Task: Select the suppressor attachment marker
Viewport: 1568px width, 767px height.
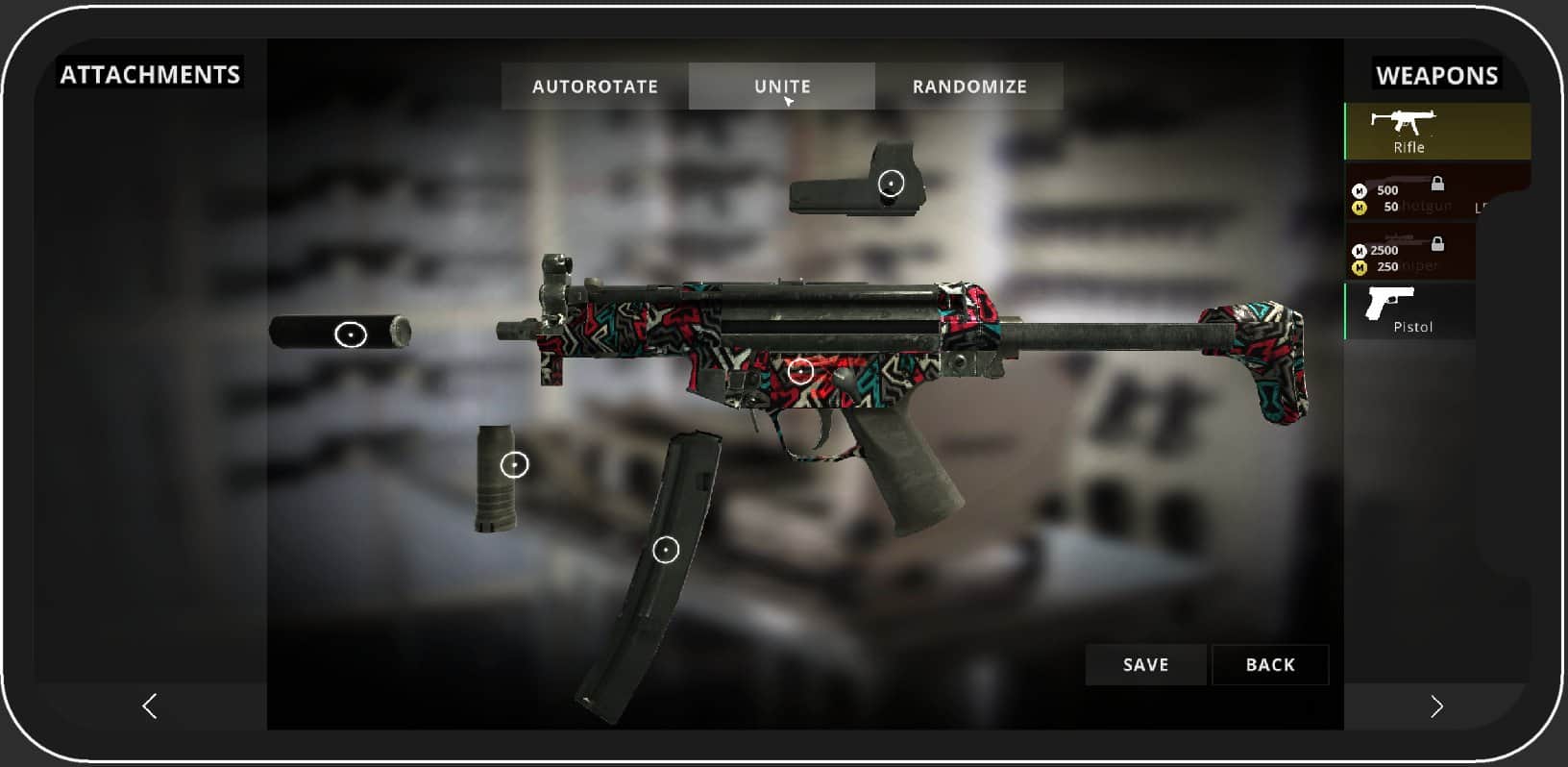Action: click(x=351, y=334)
